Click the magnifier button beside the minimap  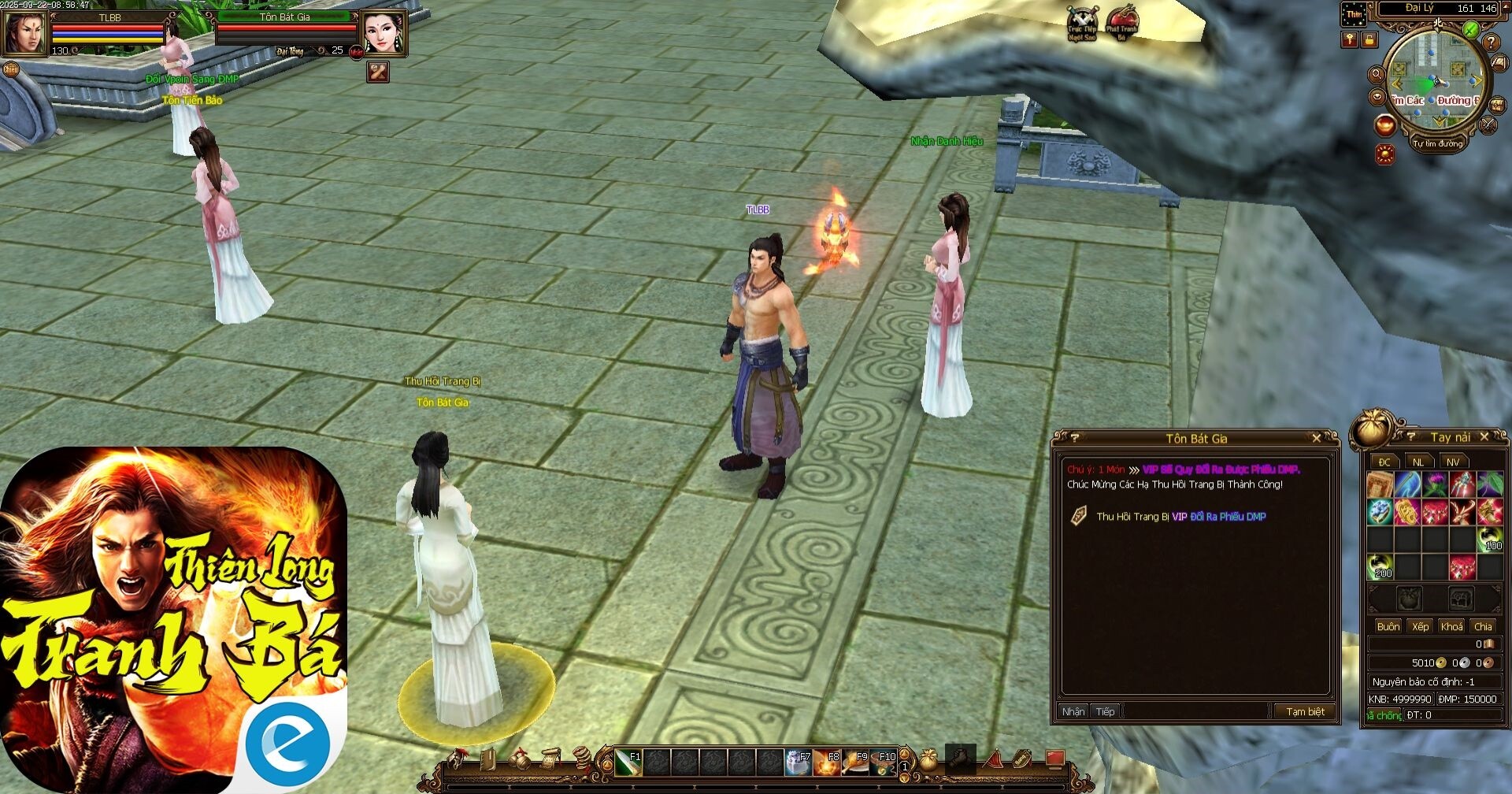tap(1377, 75)
